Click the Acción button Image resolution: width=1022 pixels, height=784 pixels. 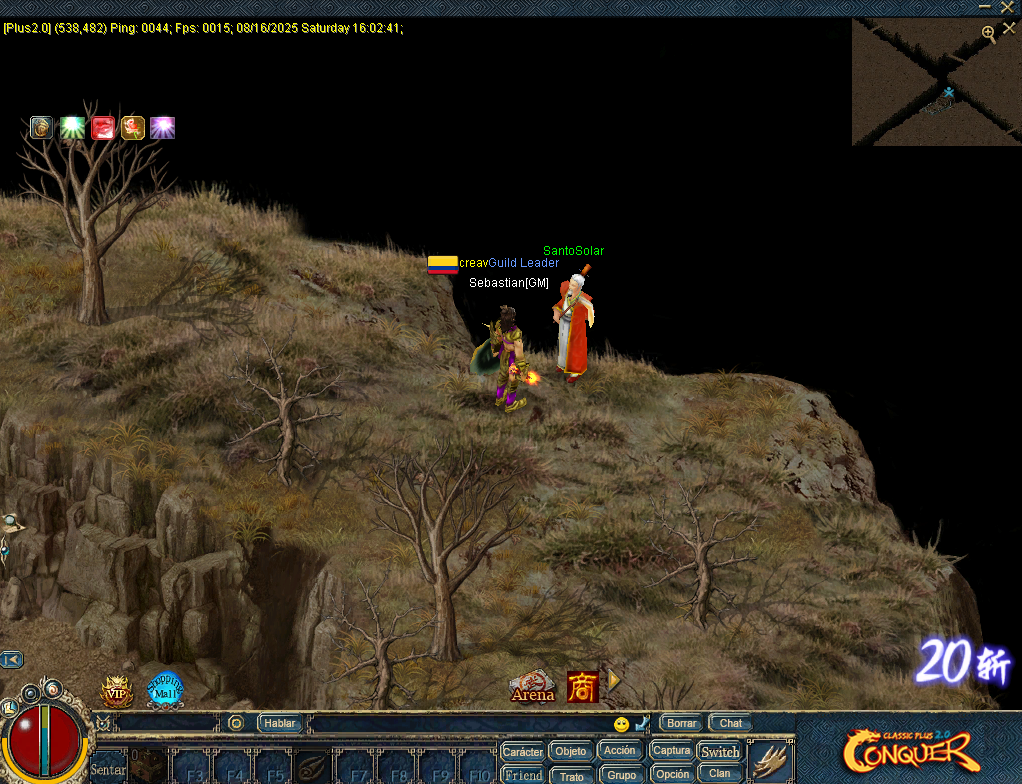click(620, 750)
